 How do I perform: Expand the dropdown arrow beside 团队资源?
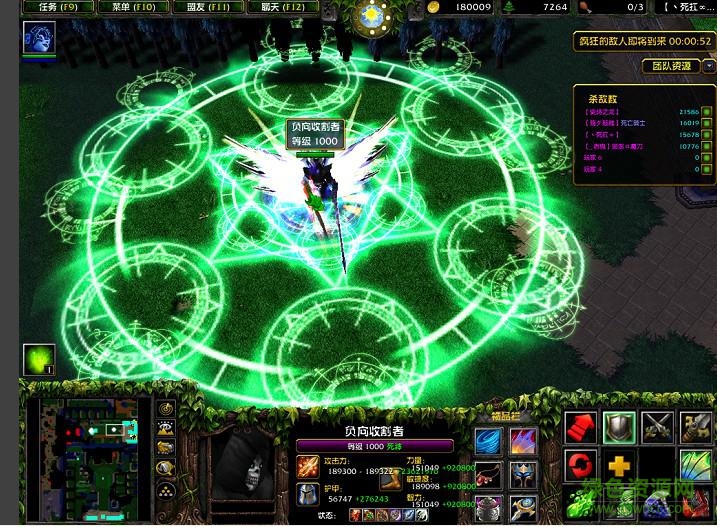(709, 66)
